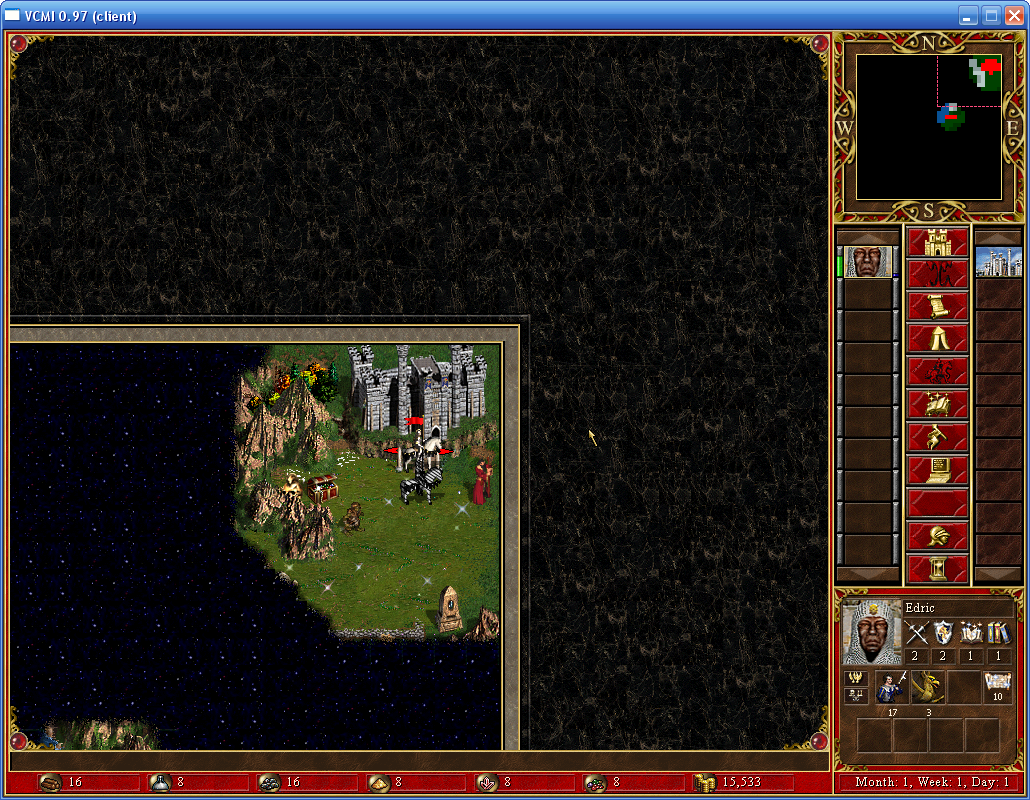
Task: Minimize the VCMI client window
Action: point(968,15)
